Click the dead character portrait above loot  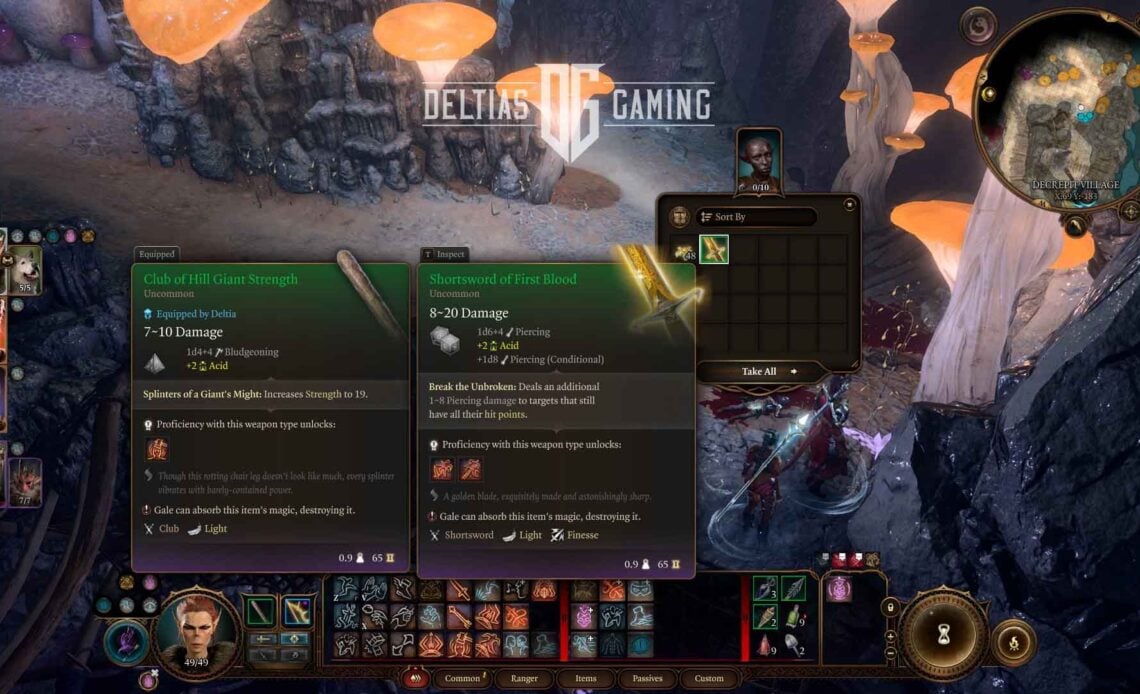[x=760, y=157]
